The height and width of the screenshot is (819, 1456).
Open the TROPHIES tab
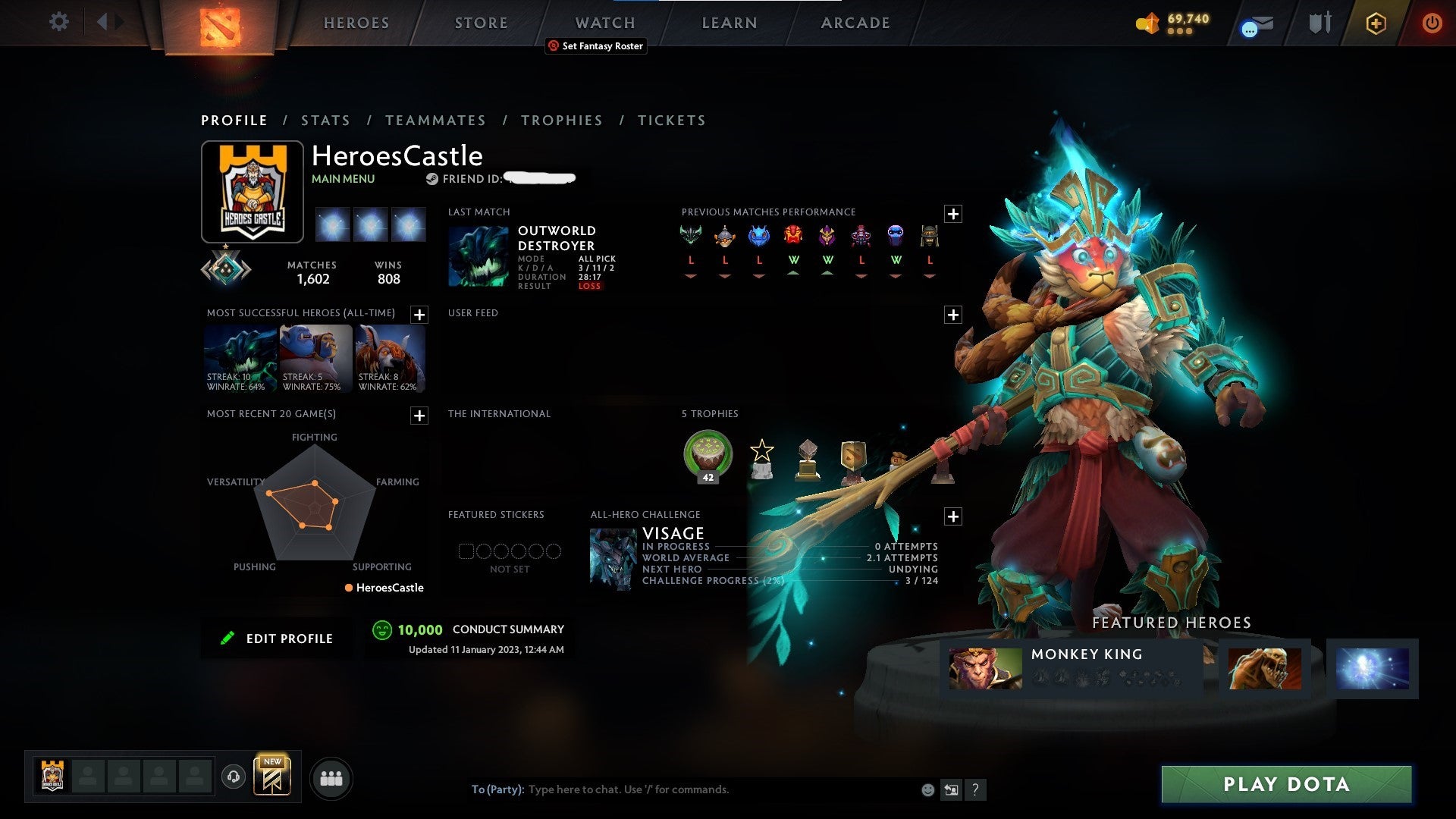tap(561, 120)
